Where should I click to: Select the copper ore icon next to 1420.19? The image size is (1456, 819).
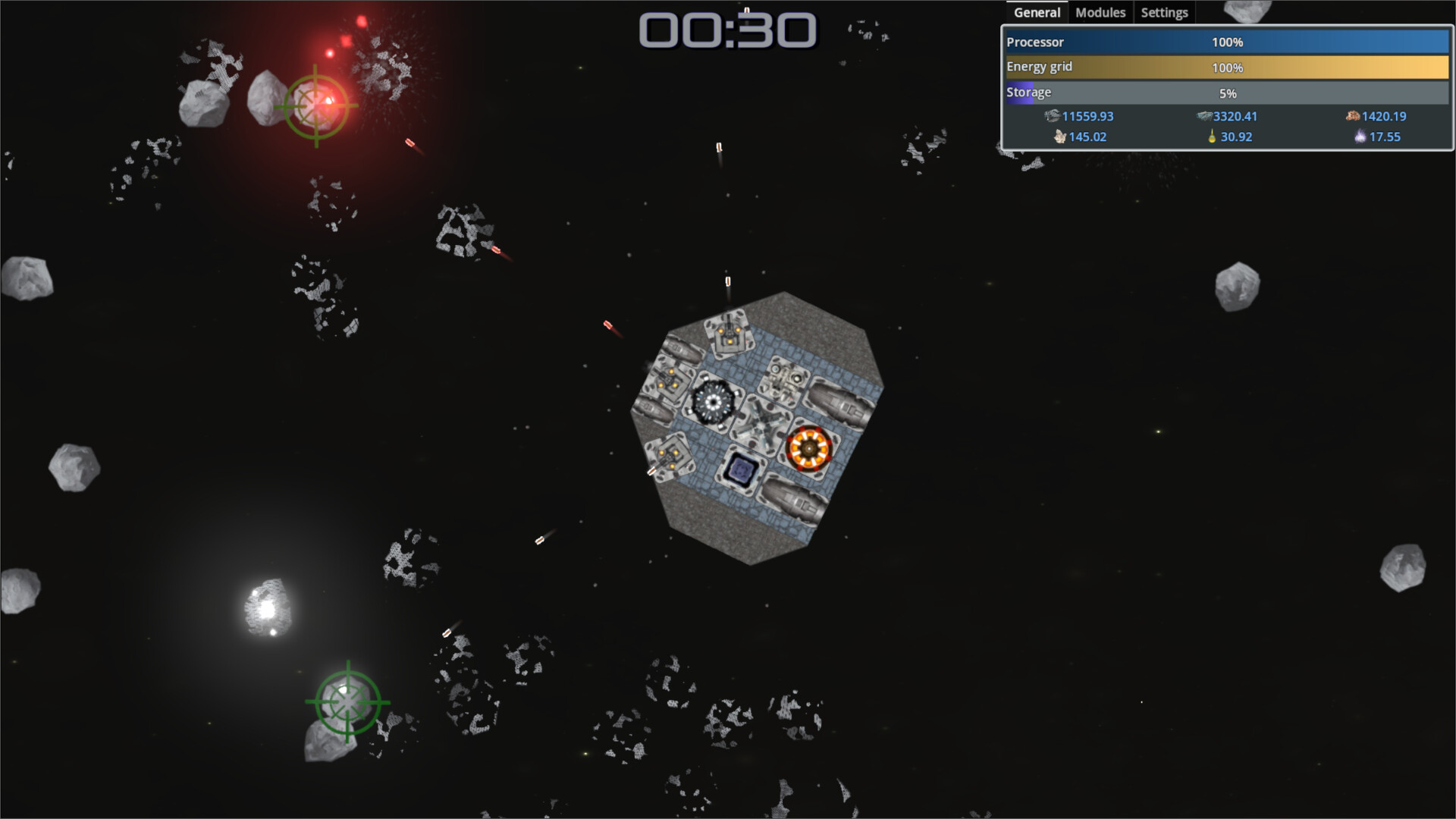(x=1352, y=116)
